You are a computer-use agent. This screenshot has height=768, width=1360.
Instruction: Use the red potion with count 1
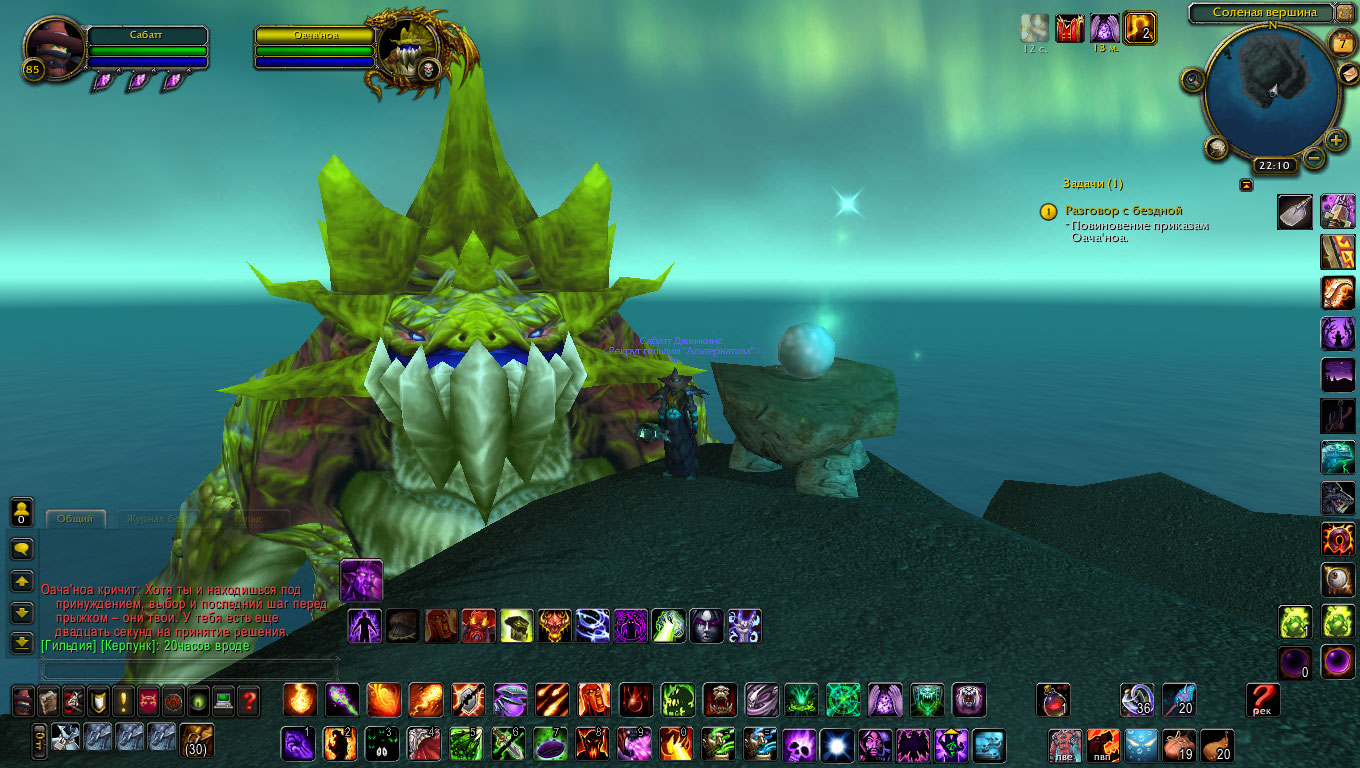click(1052, 699)
